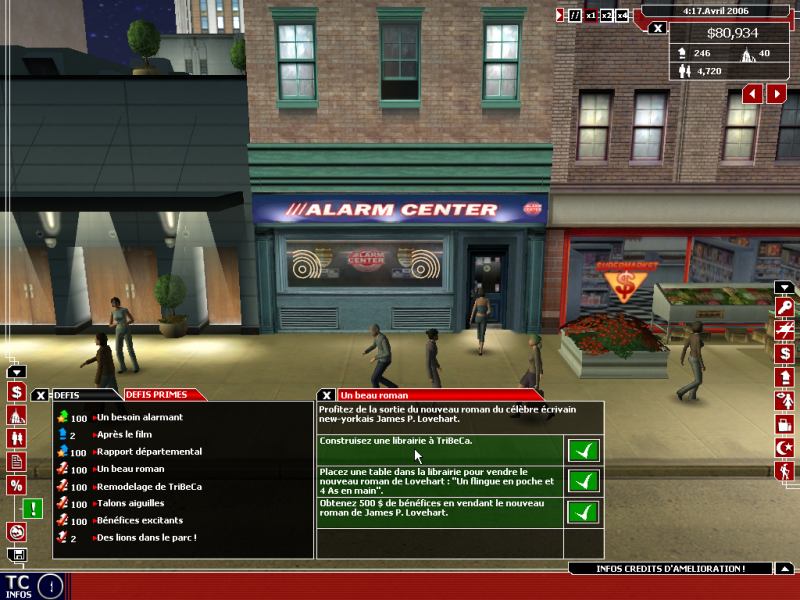Viewport: 800px width, 600px height.
Task: Set game speed to x4
Action: tap(622, 15)
